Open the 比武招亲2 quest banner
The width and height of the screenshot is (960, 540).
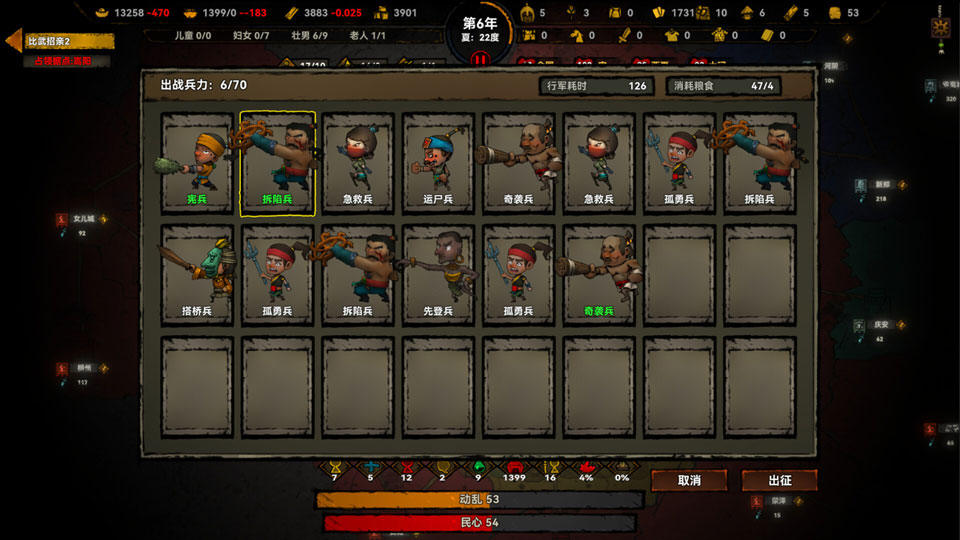click(x=60, y=41)
